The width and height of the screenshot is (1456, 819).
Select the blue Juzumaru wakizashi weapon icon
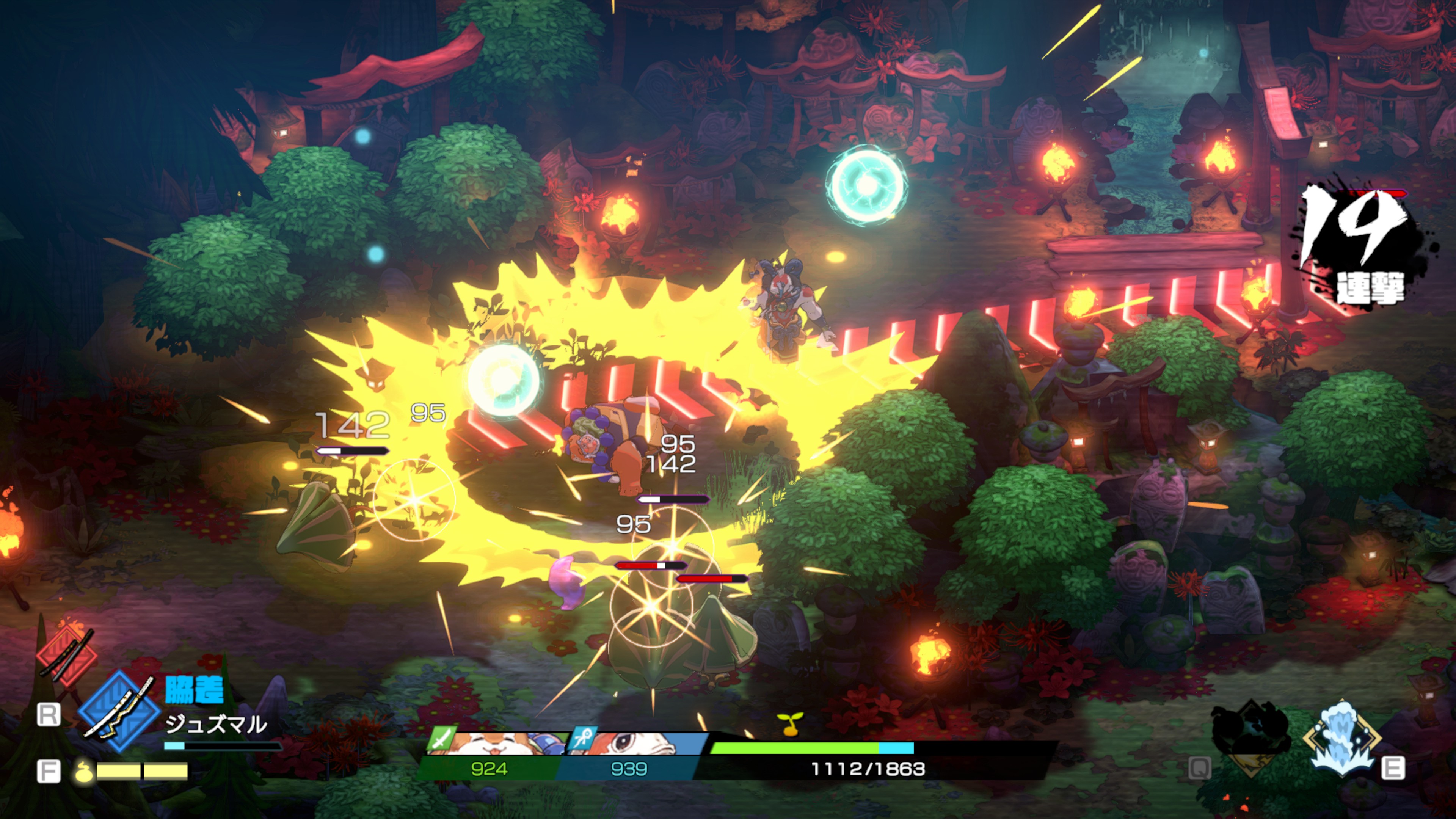(119, 711)
